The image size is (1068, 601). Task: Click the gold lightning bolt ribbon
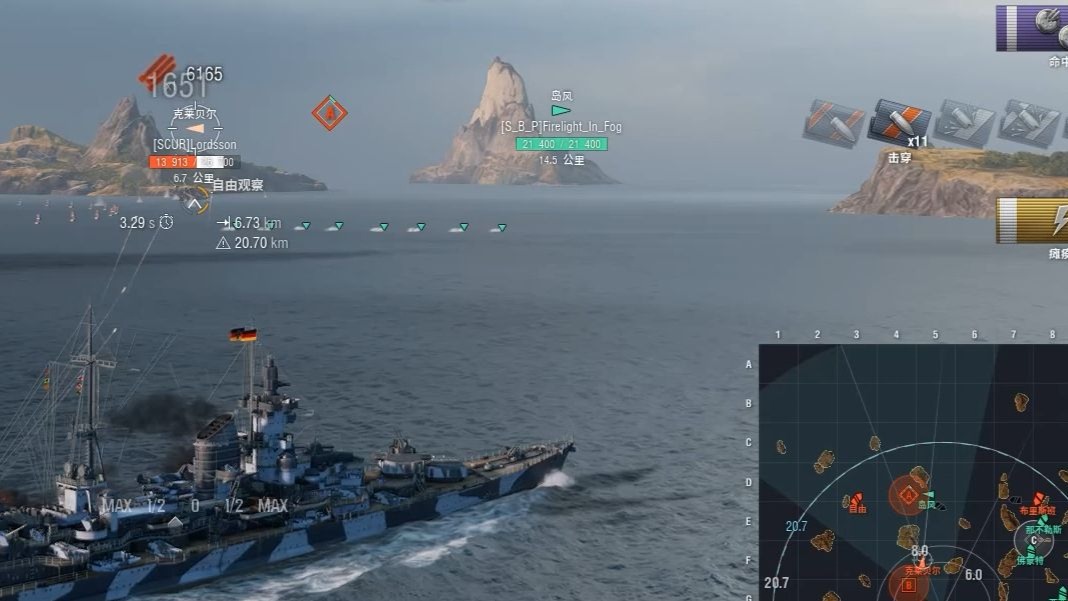(x=1032, y=221)
